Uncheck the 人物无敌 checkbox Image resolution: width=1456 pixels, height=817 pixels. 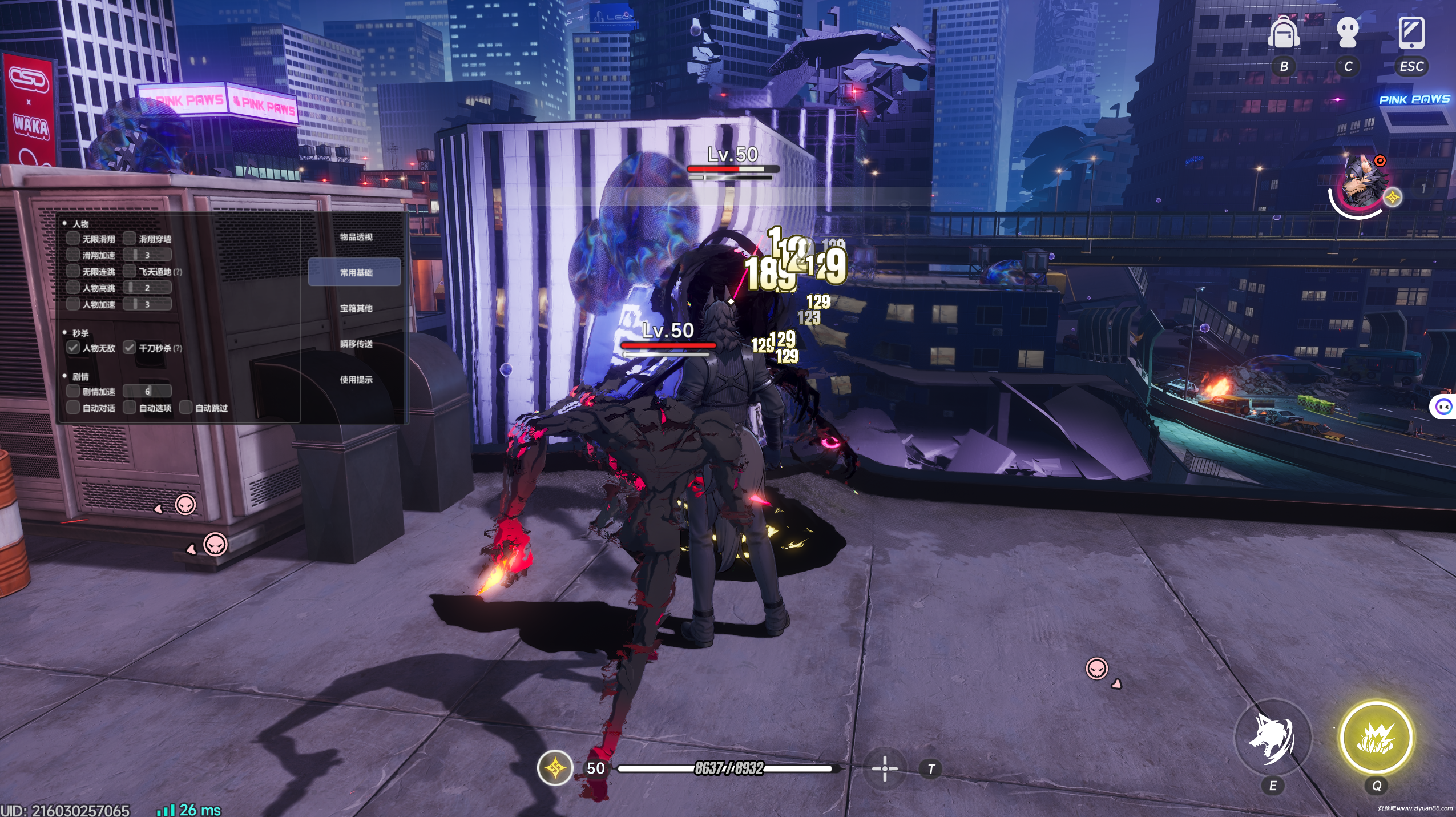pyautogui.click(x=73, y=348)
